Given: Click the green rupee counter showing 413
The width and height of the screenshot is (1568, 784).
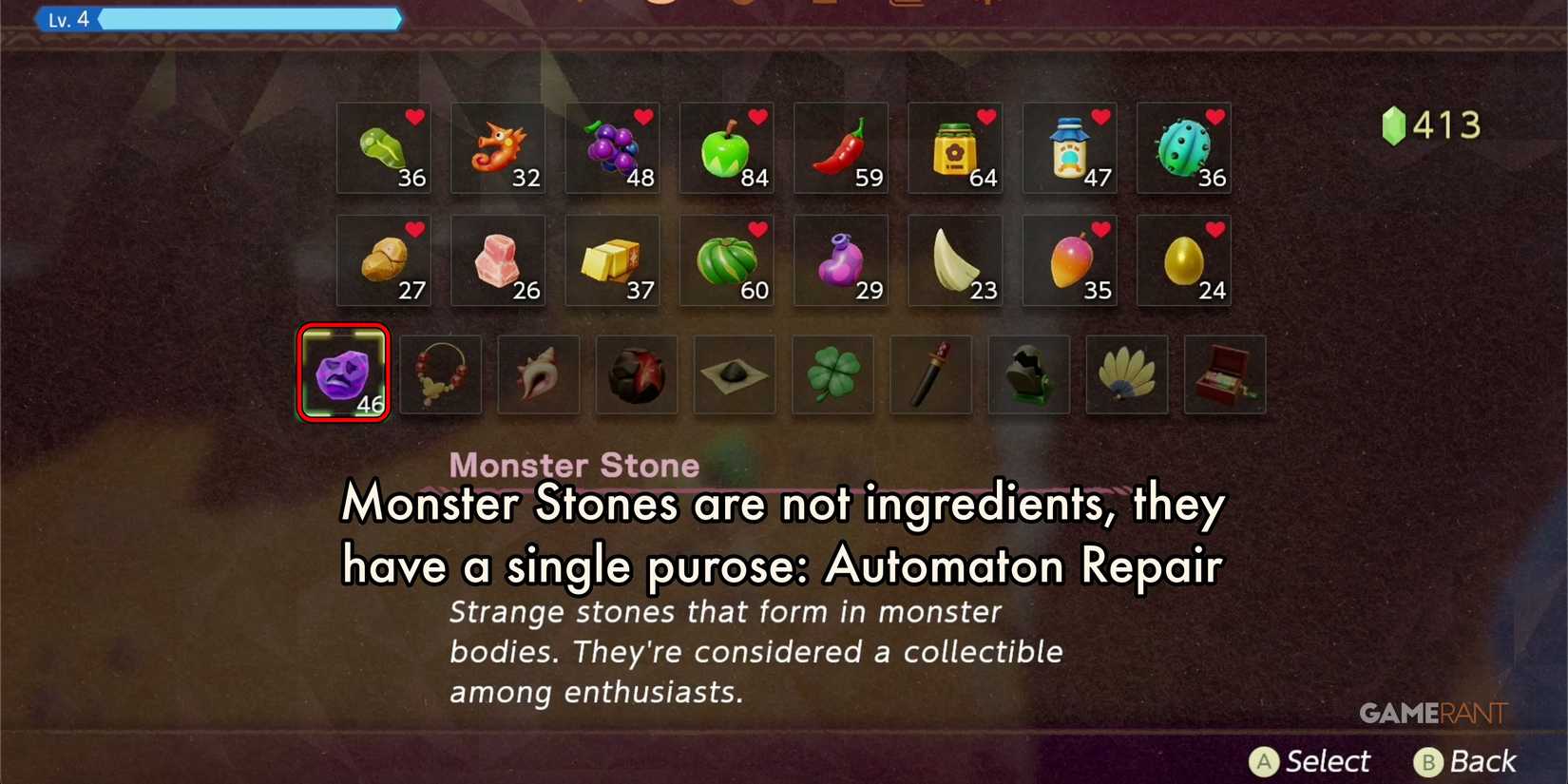Looking at the screenshot, I should coord(1430,124).
